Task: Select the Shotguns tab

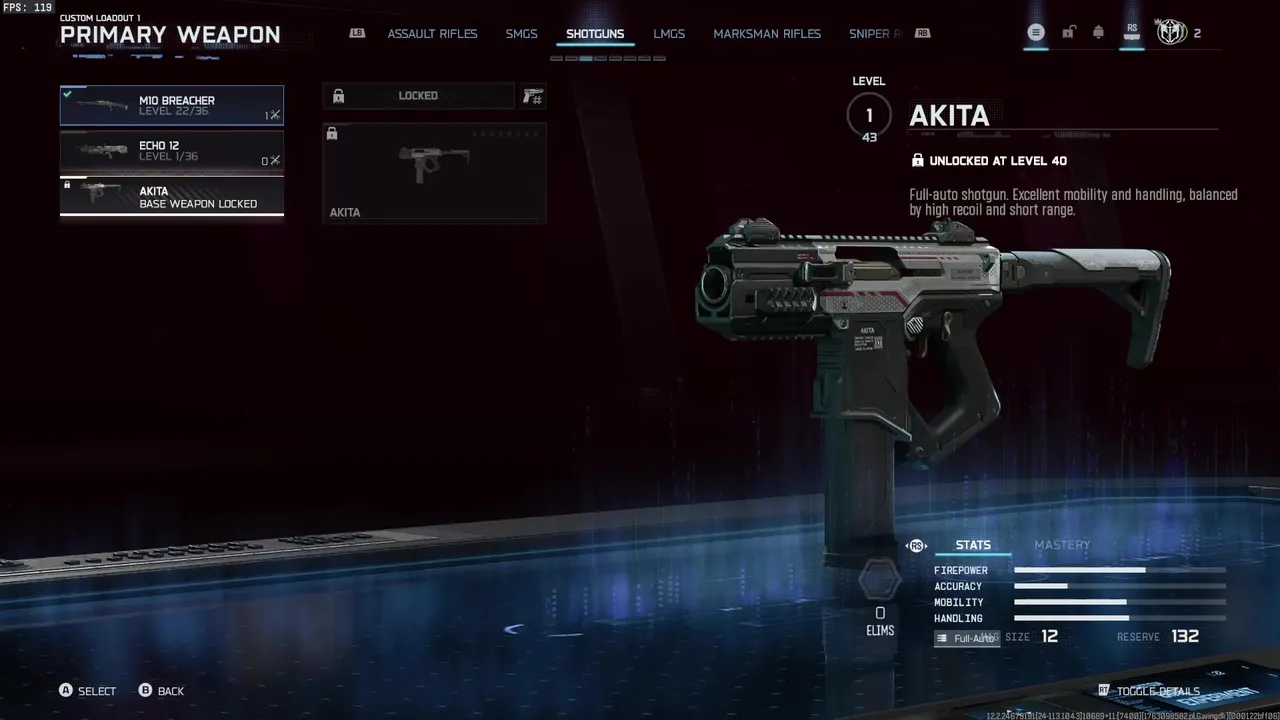Action: pos(595,34)
